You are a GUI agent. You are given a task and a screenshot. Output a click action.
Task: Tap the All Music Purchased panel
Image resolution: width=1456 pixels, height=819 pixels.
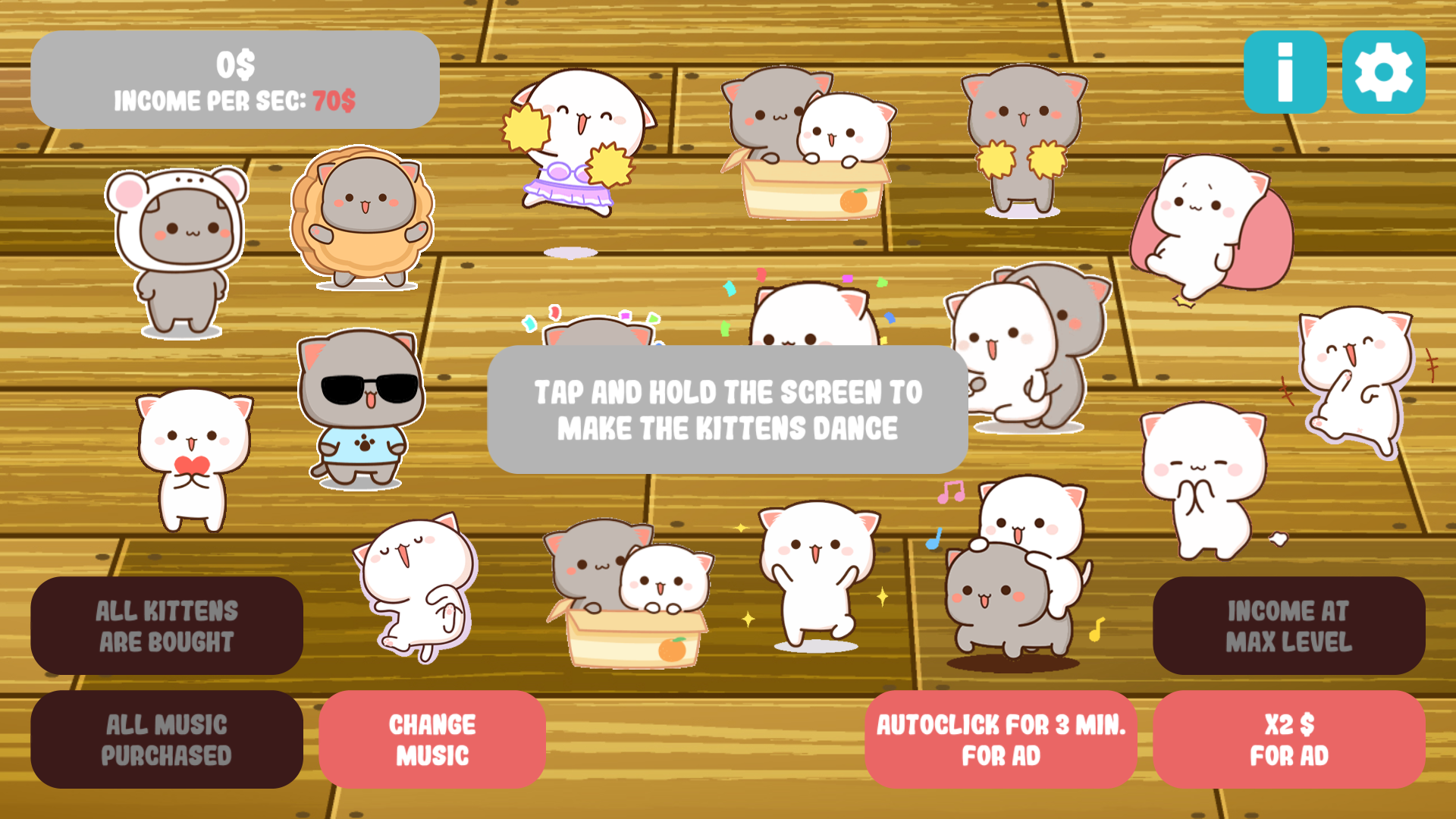pos(166,739)
